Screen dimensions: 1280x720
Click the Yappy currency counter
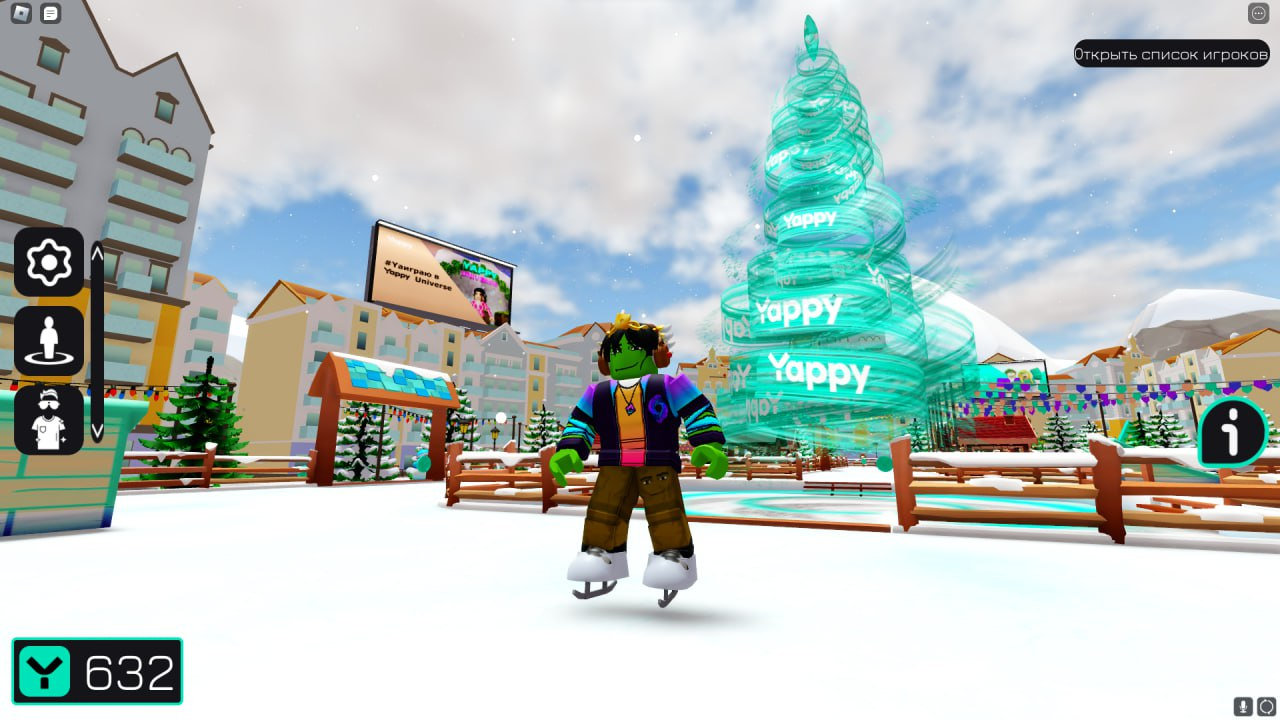pos(97,671)
